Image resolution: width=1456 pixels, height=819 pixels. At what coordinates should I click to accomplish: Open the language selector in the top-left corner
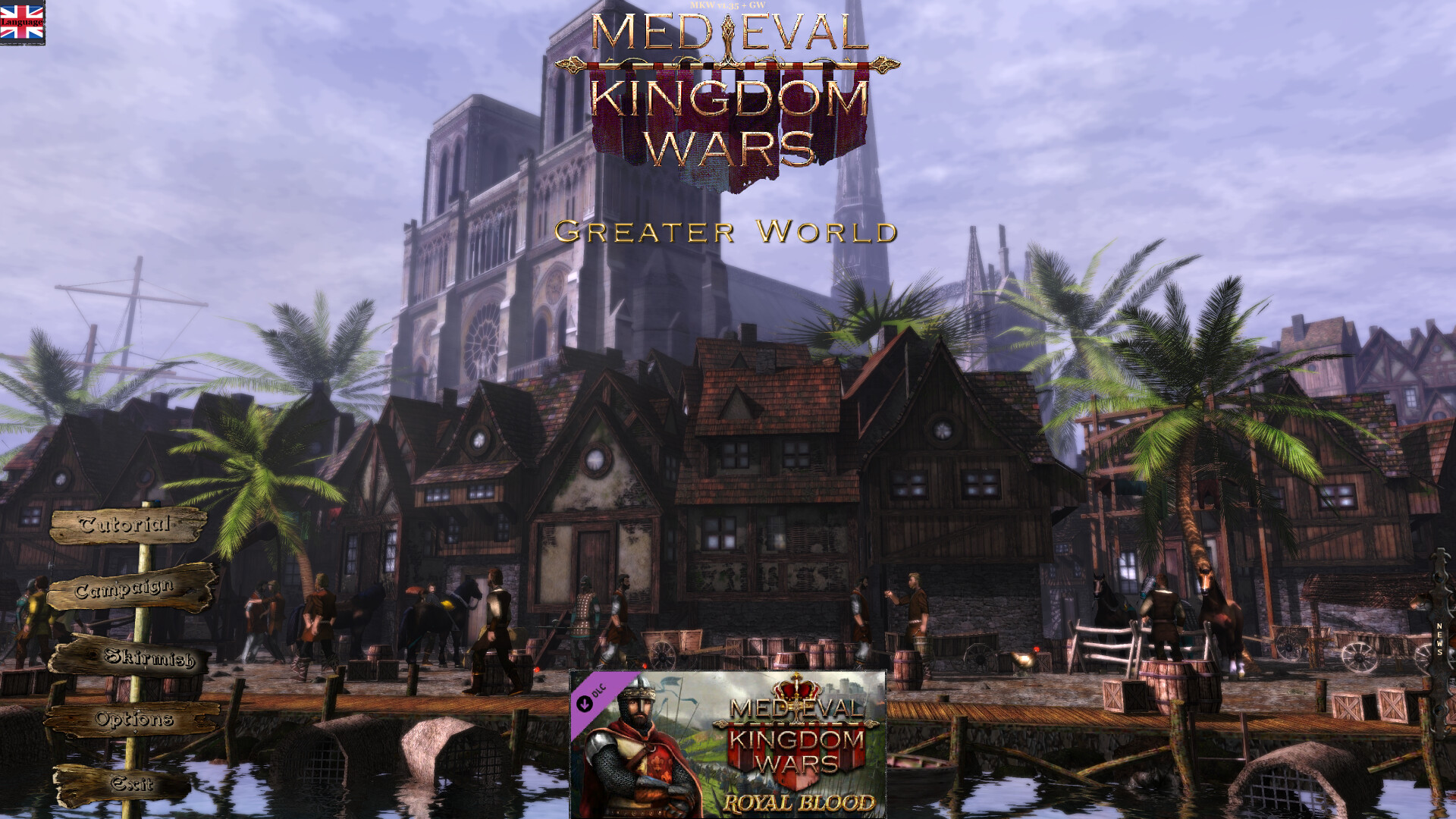pyautogui.click(x=24, y=21)
